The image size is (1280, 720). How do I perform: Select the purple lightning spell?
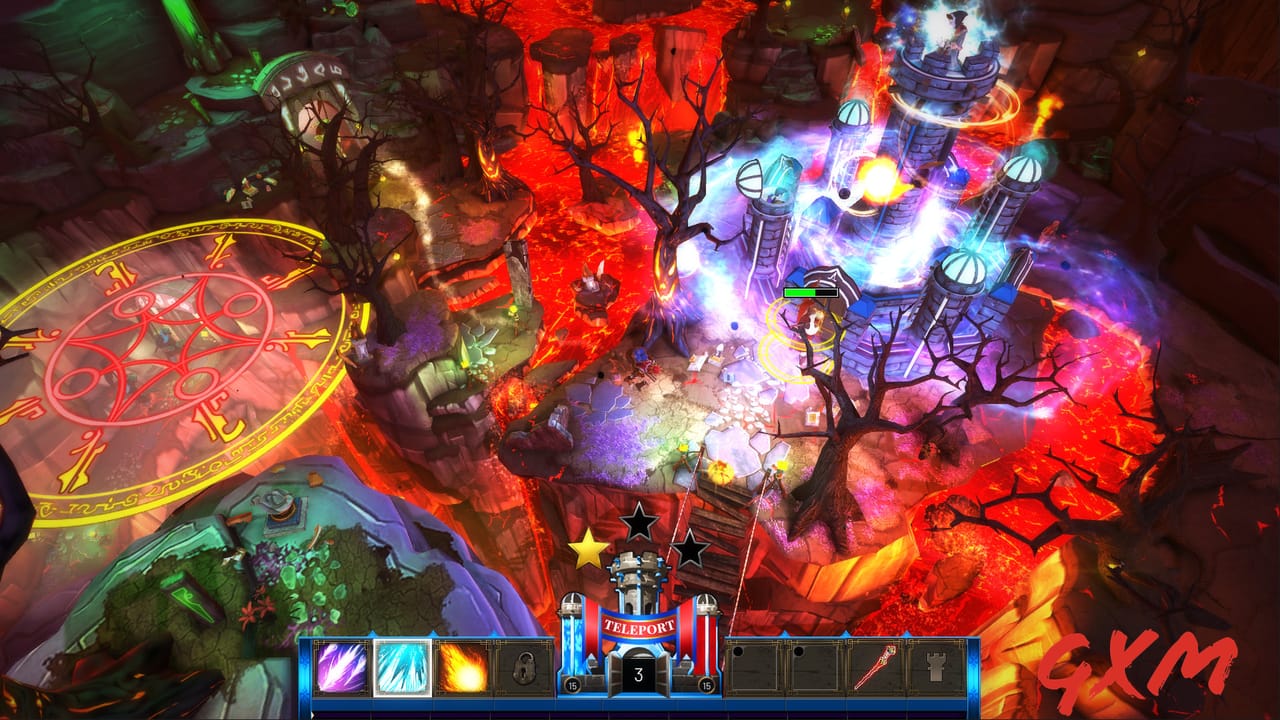[340, 667]
